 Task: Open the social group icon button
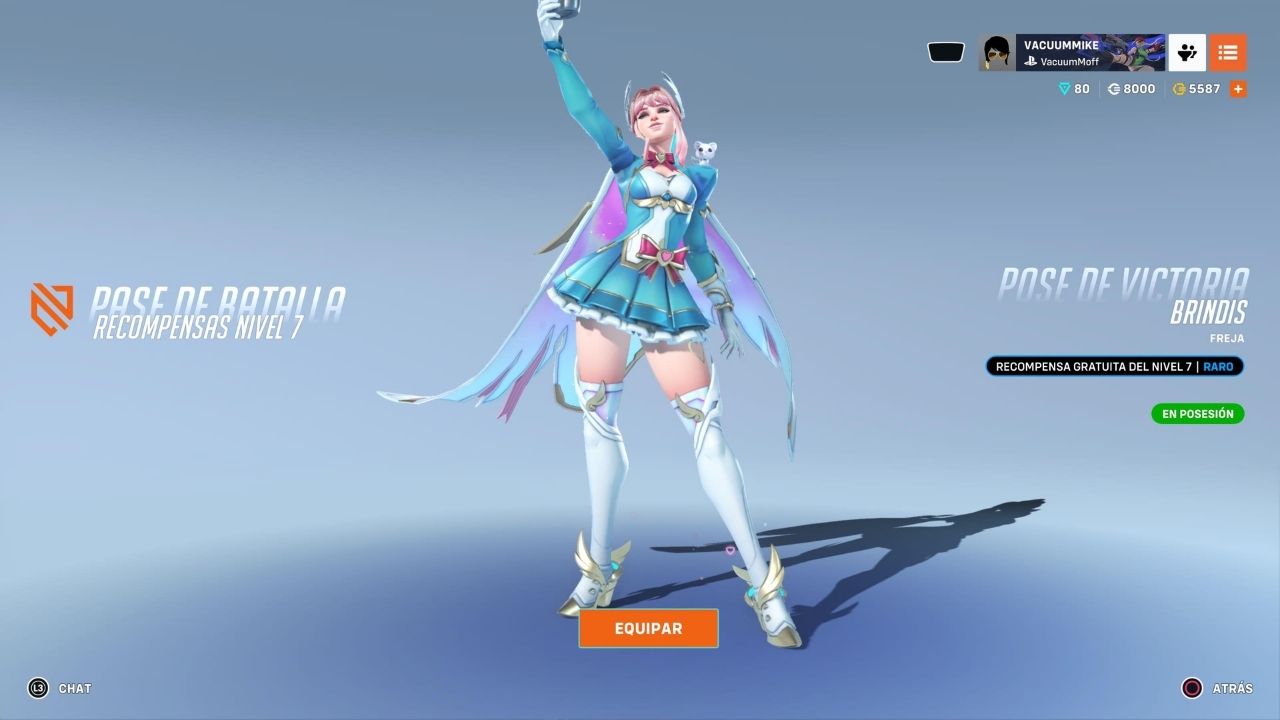[1187, 52]
